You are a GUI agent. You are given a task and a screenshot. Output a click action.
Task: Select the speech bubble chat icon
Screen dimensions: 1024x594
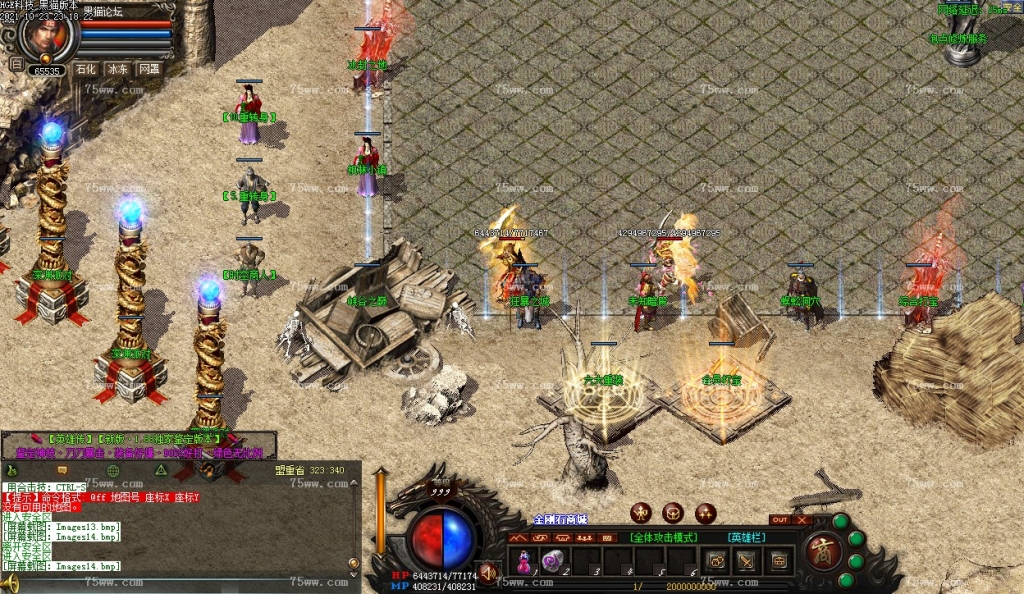click(x=62, y=469)
